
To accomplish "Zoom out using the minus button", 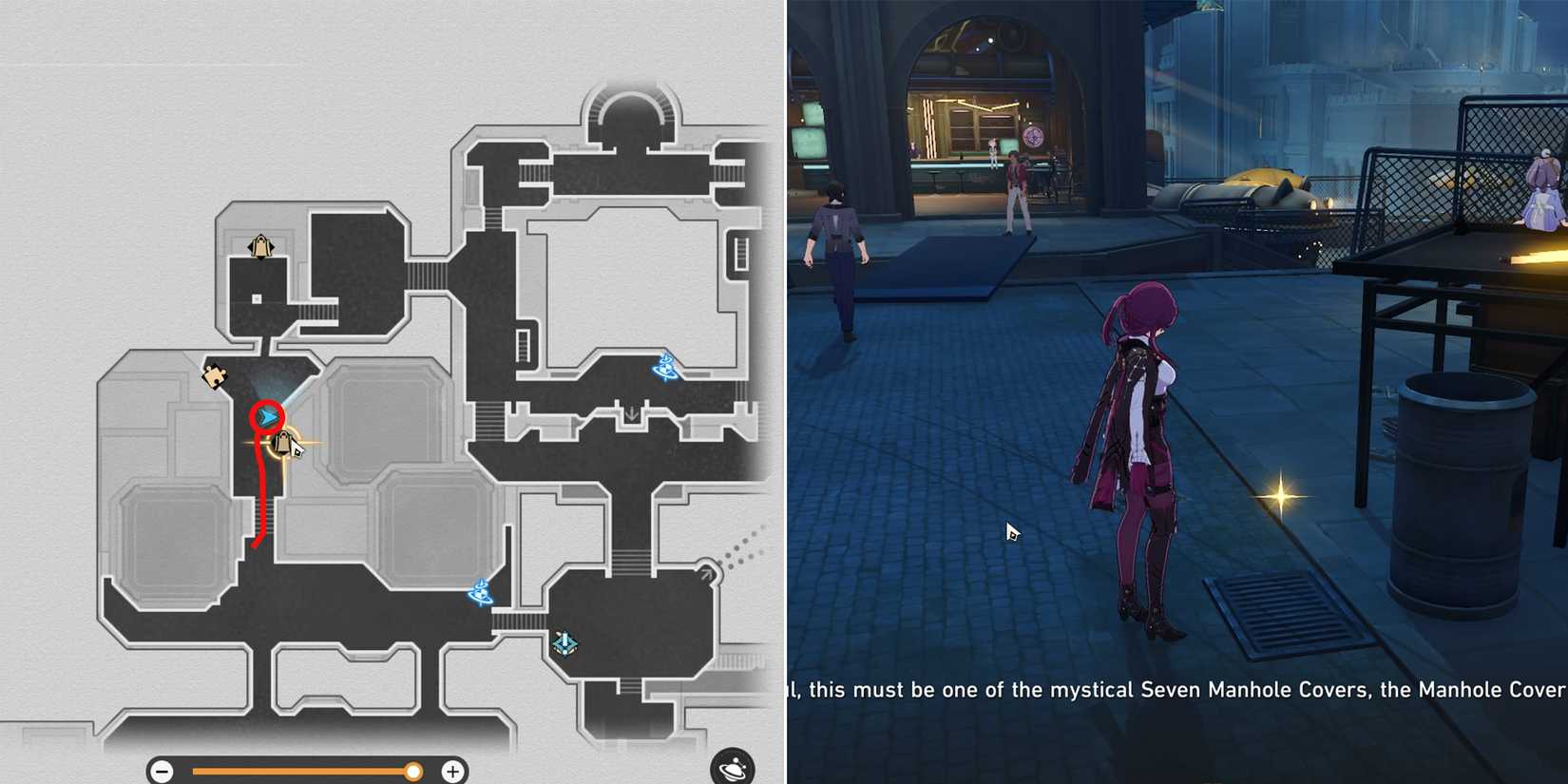I will 163,772.
